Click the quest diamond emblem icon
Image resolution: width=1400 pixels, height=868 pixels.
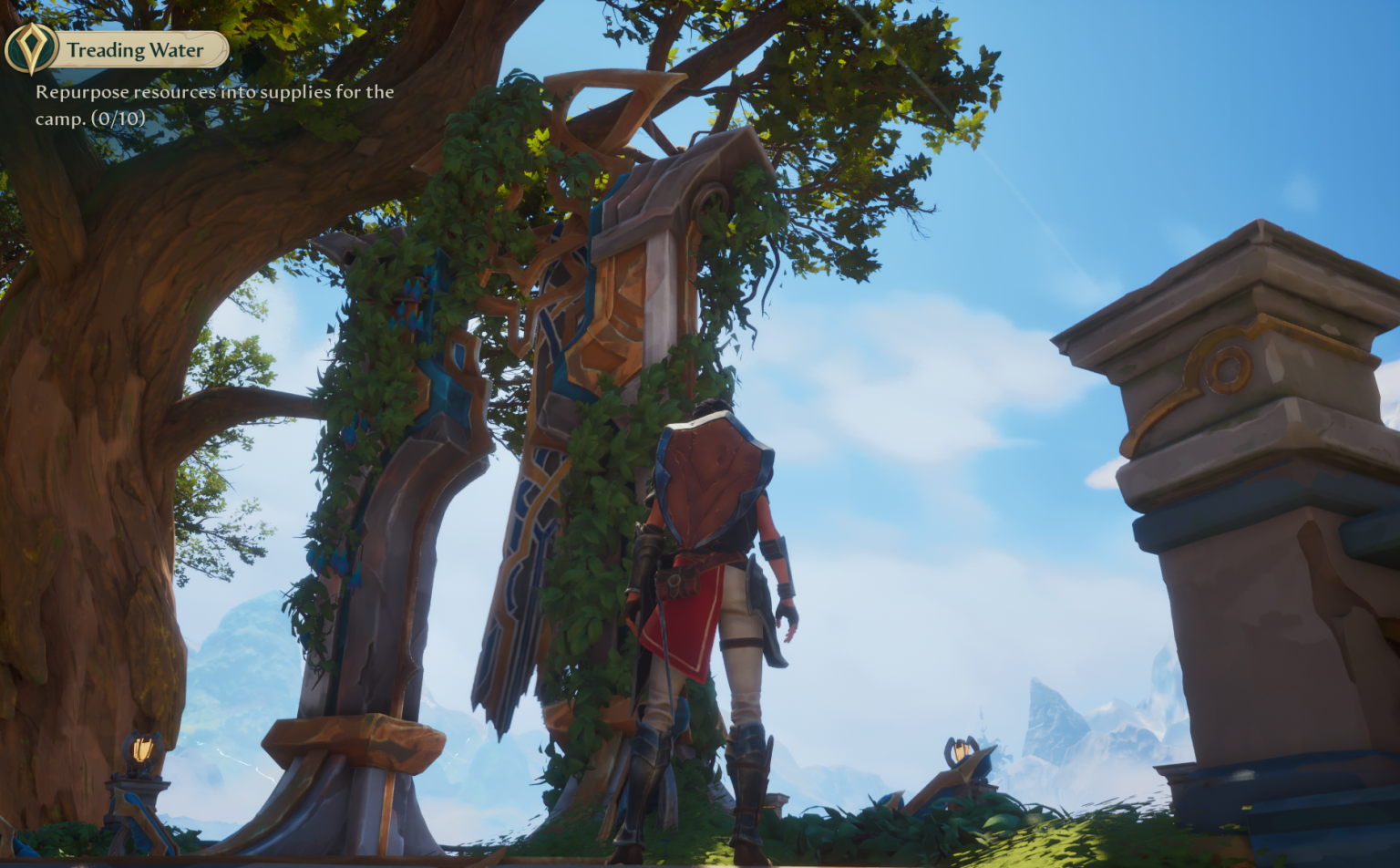point(31,48)
